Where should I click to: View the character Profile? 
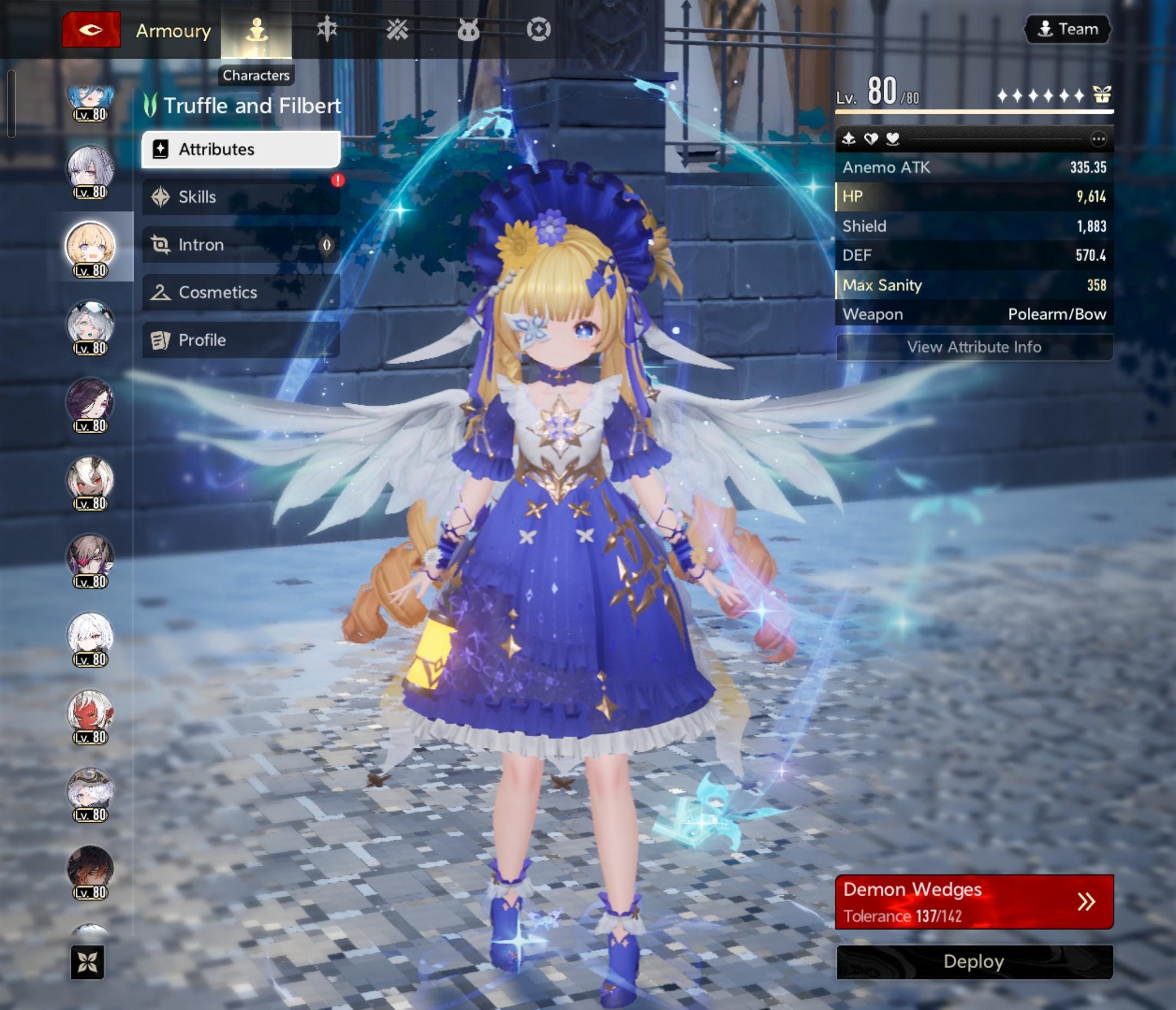[x=241, y=341]
